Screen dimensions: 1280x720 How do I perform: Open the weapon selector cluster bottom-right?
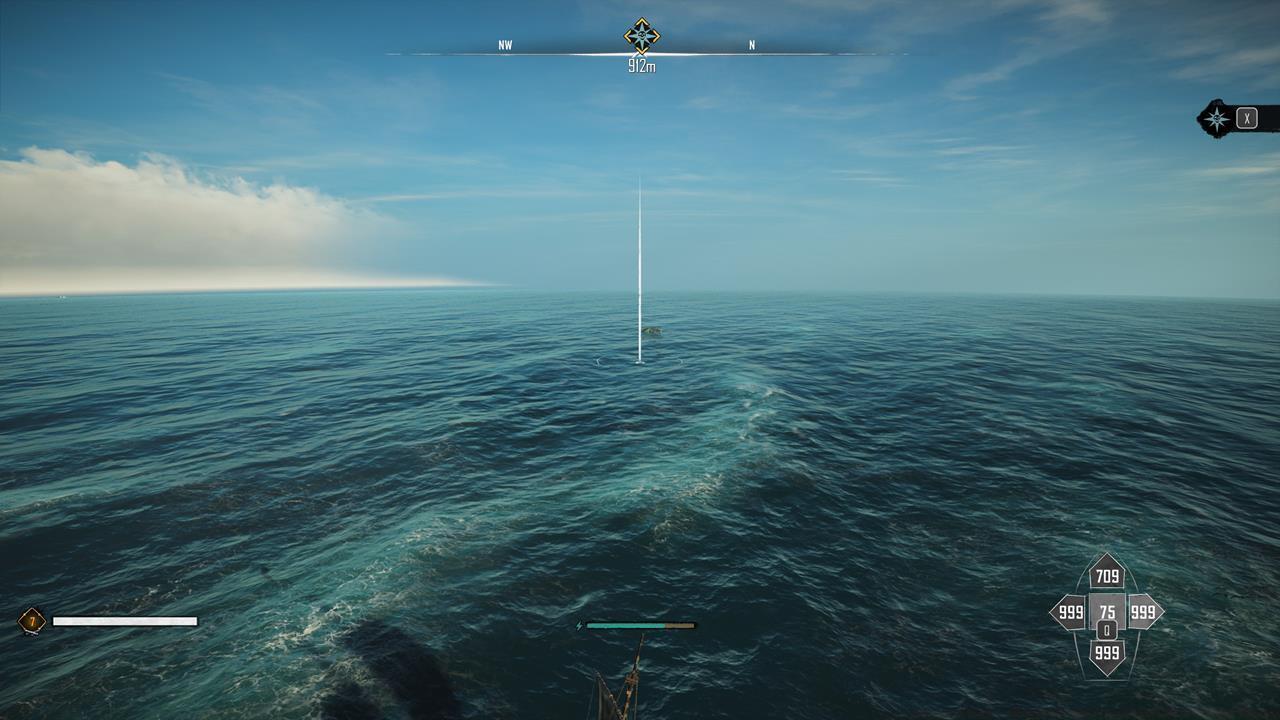point(1106,612)
